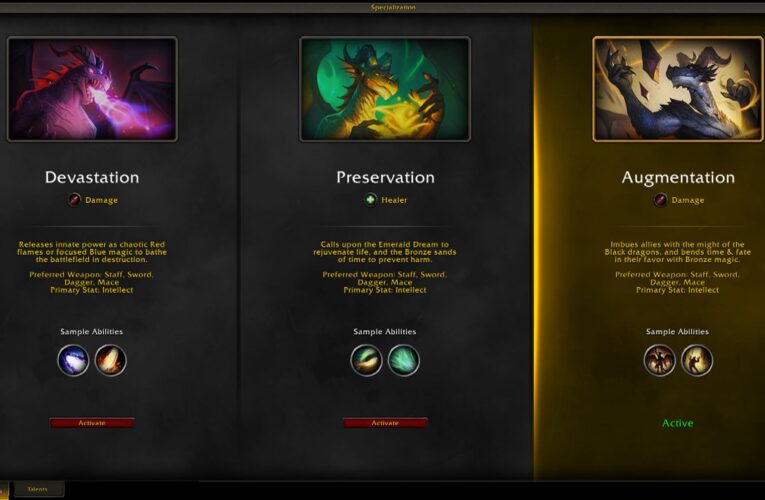Image resolution: width=765 pixels, height=500 pixels.
Task: Click Augmentation's glowing figure sample ability
Action: click(697, 360)
